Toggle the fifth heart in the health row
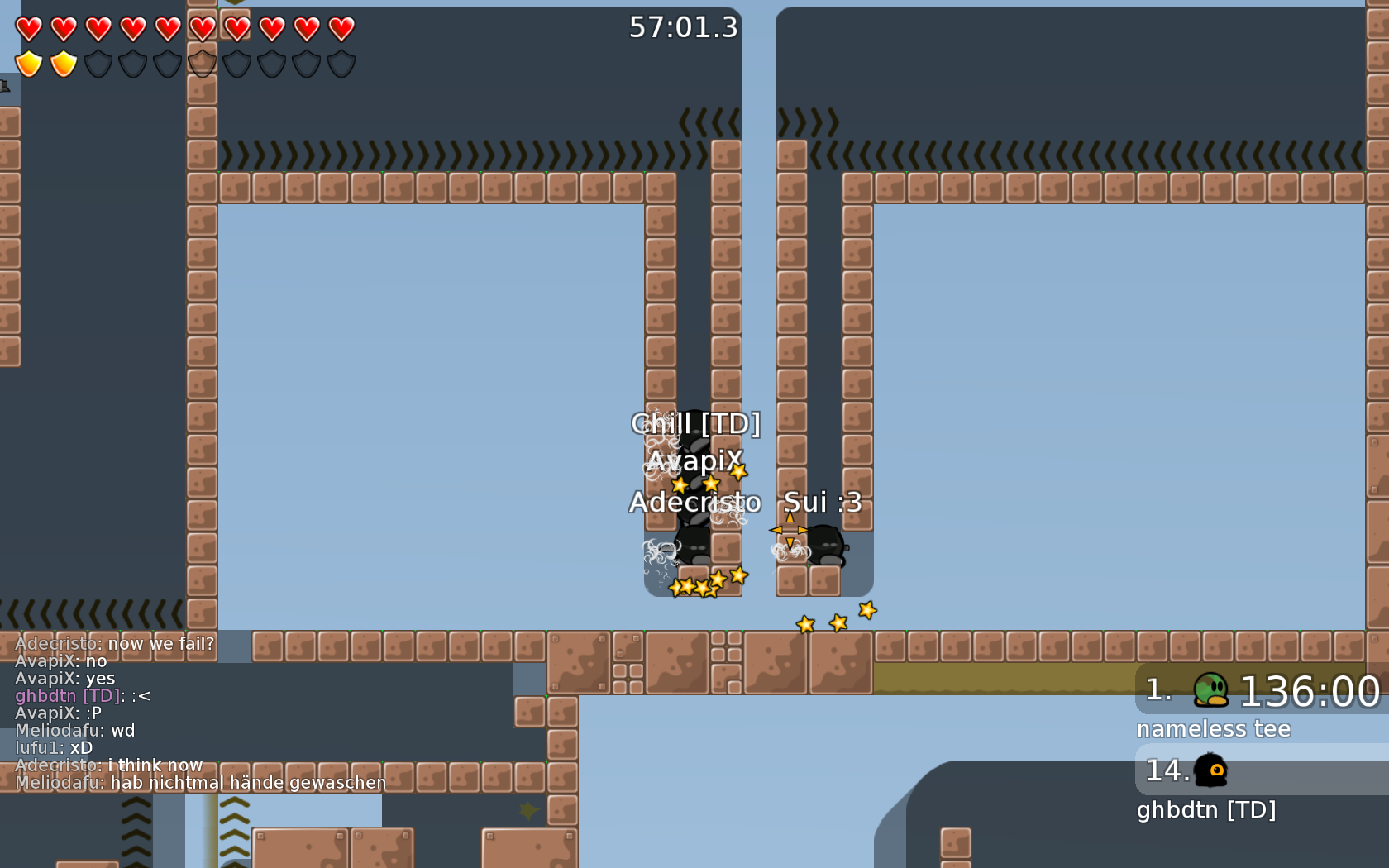This screenshot has height=868, width=1389. coord(165,29)
